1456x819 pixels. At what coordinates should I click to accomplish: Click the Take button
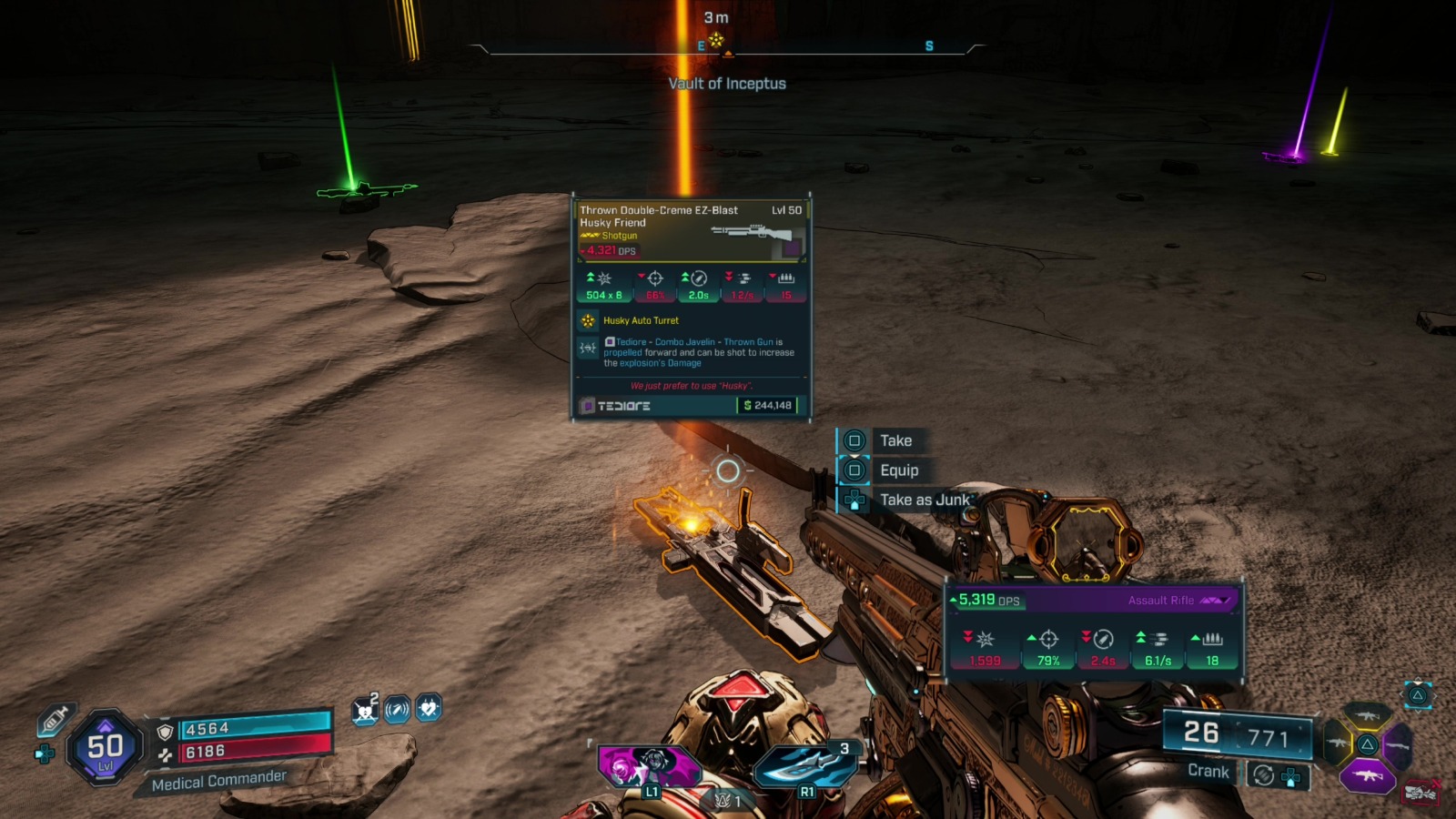896,440
